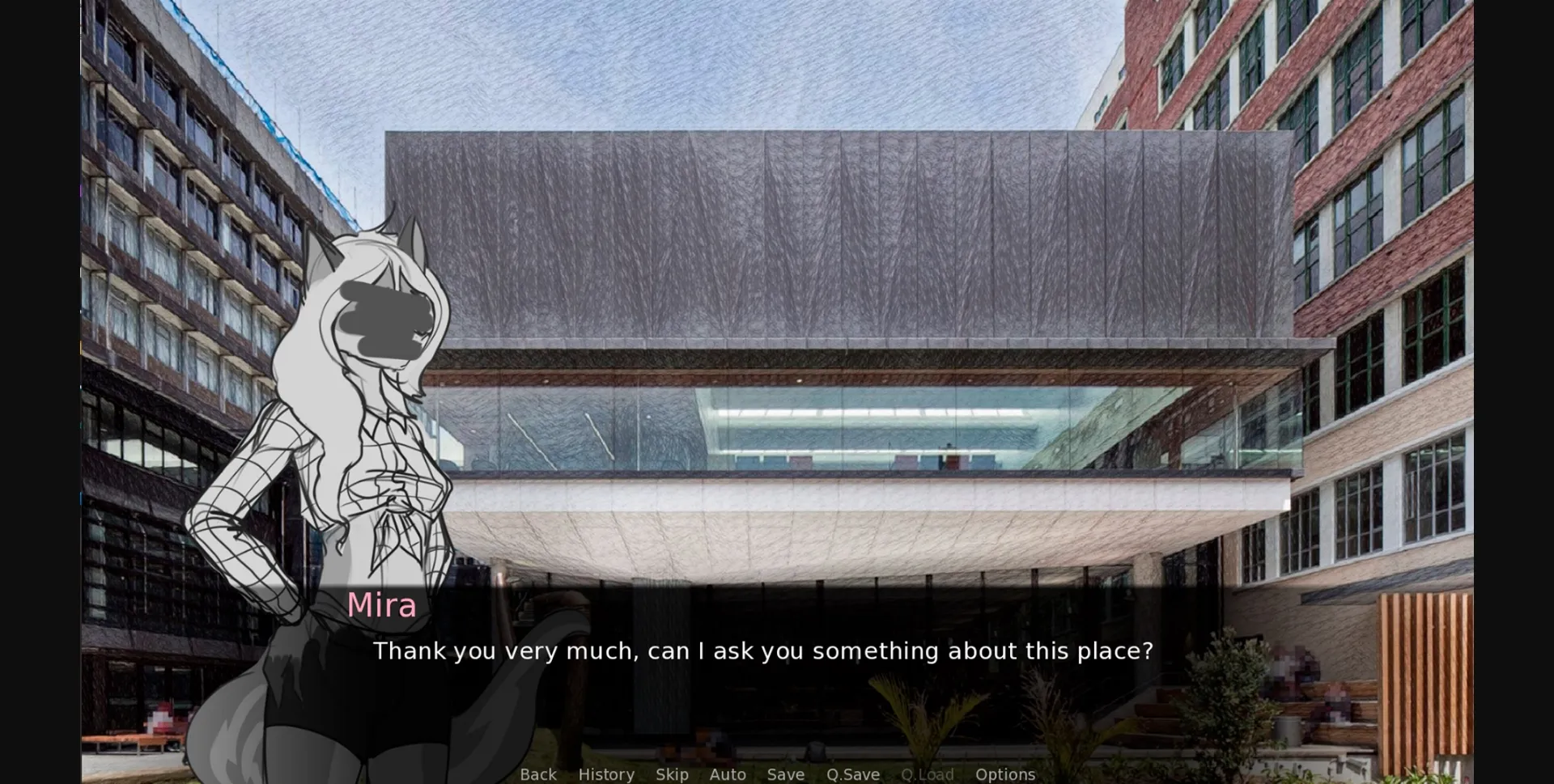1554x784 pixels.
Task: Select the grayed-out Q.Load option
Action: pos(926,774)
